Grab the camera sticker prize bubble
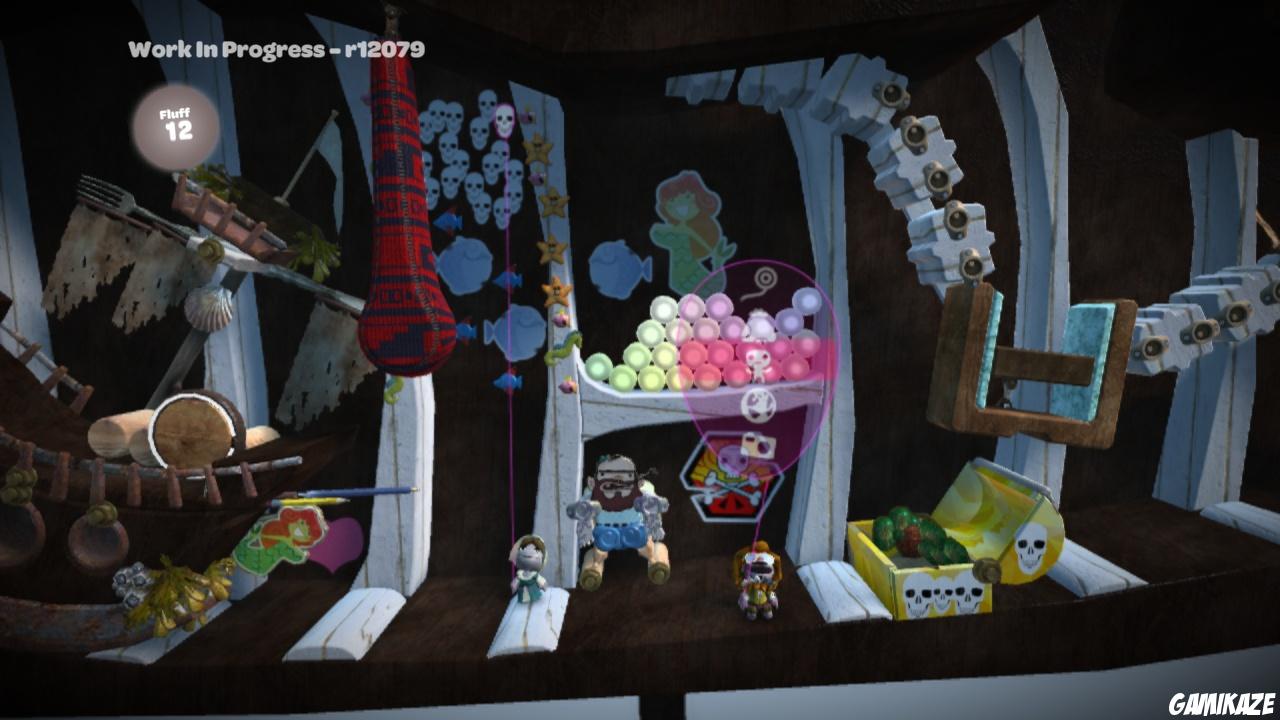 [x=756, y=444]
